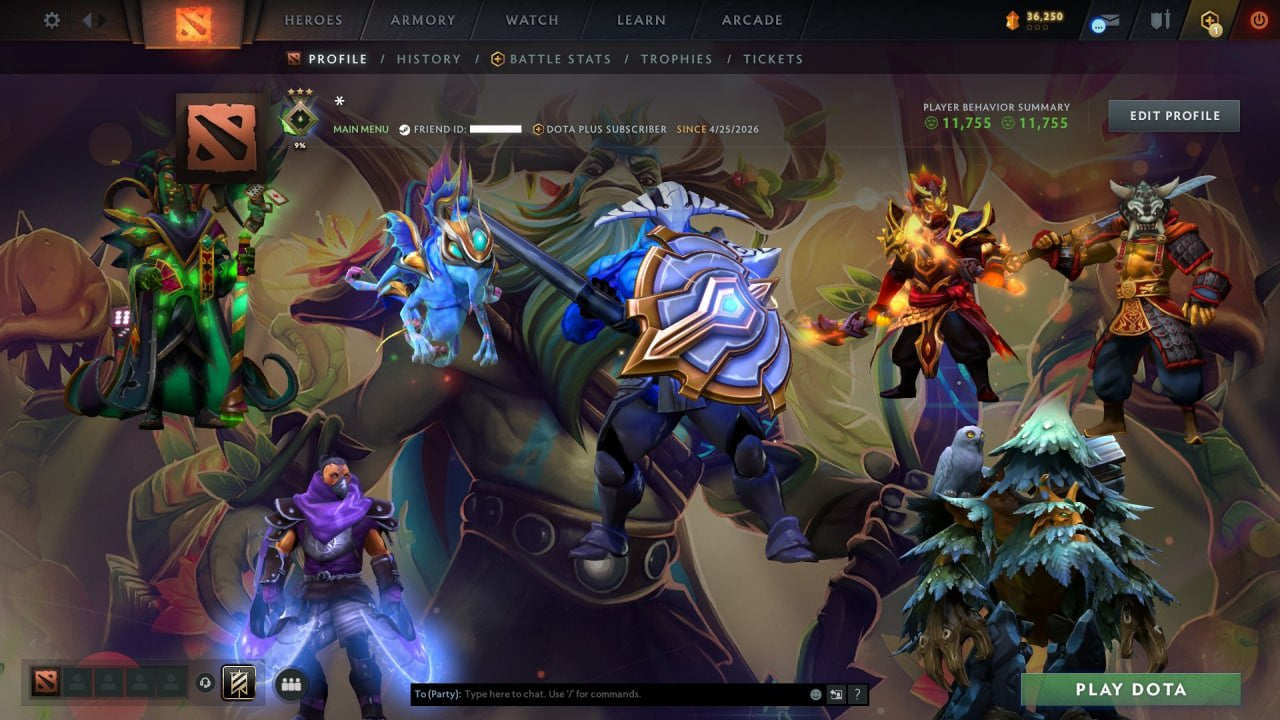Click the red power button

click(1258, 19)
